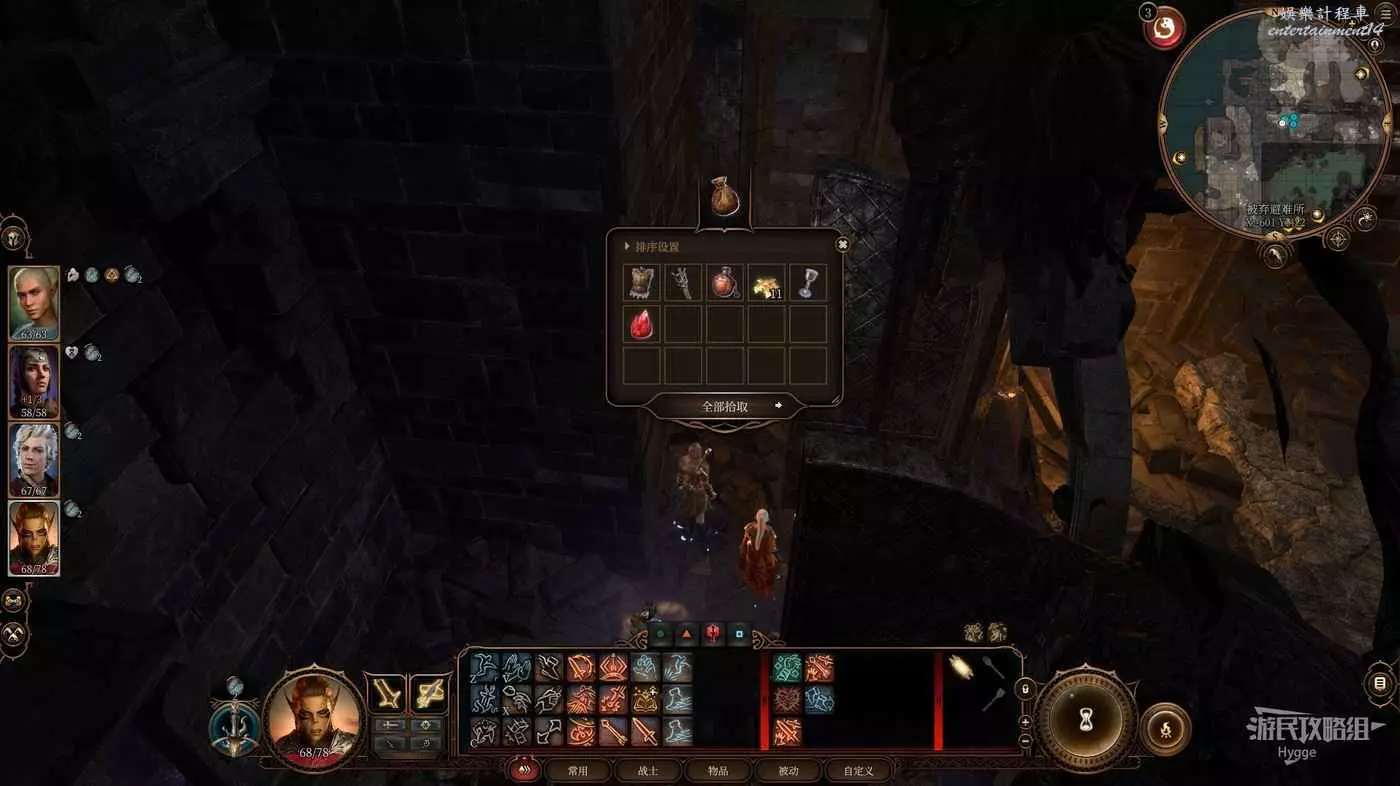
Task: Open the circular minimap
Action: tap(1275, 125)
